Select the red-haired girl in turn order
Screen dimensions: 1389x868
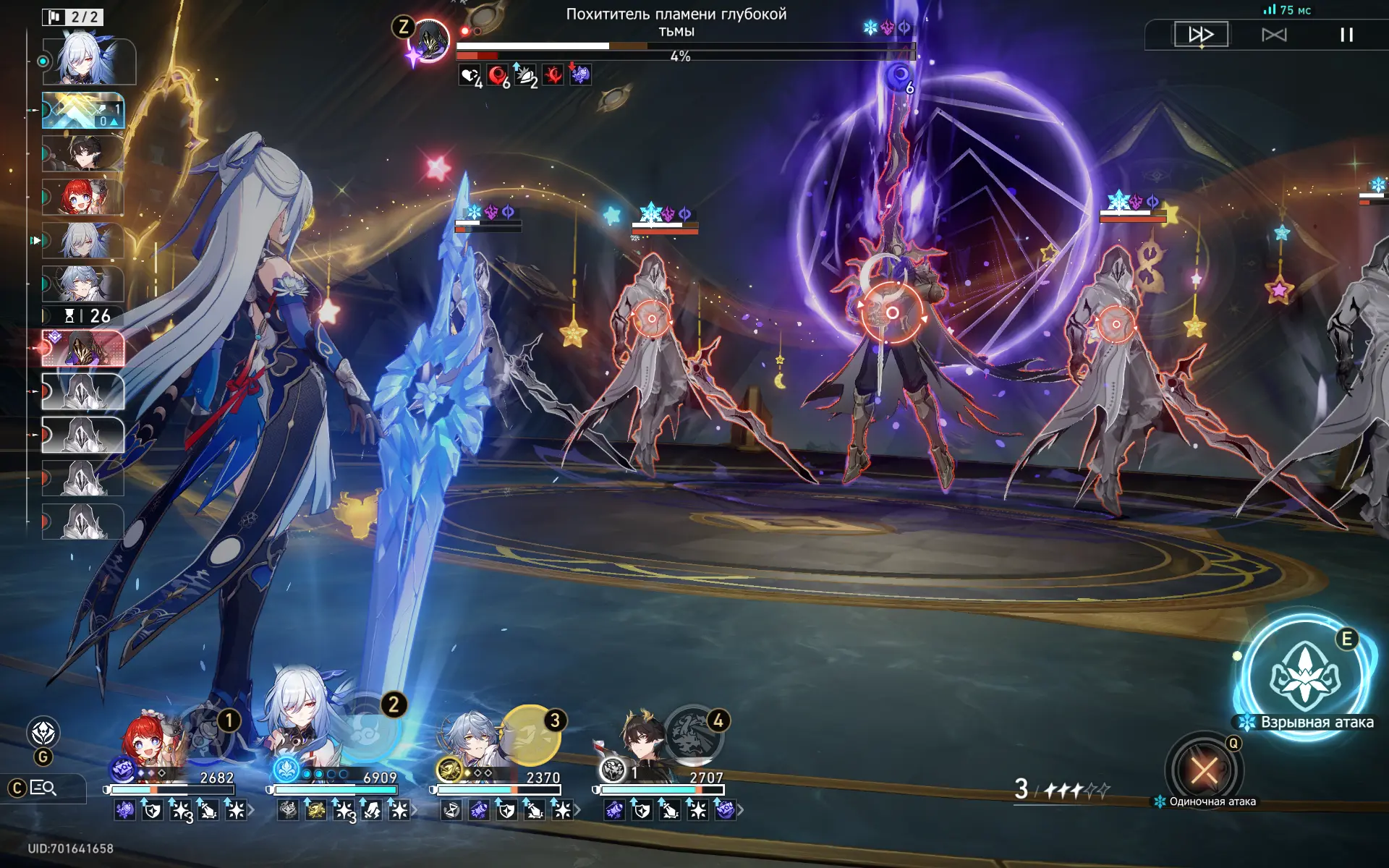coord(83,197)
